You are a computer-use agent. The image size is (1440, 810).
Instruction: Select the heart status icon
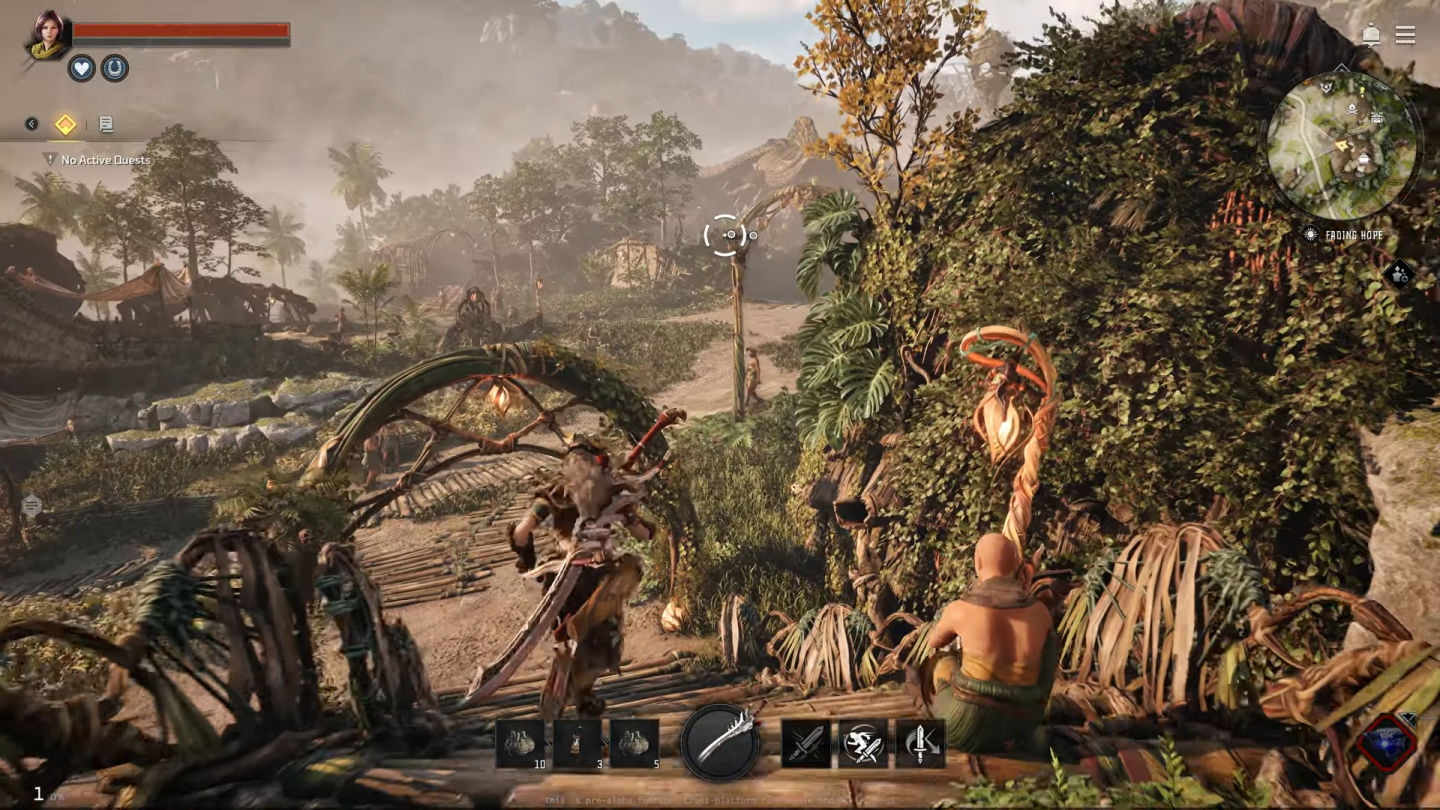click(x=81, y=68)
